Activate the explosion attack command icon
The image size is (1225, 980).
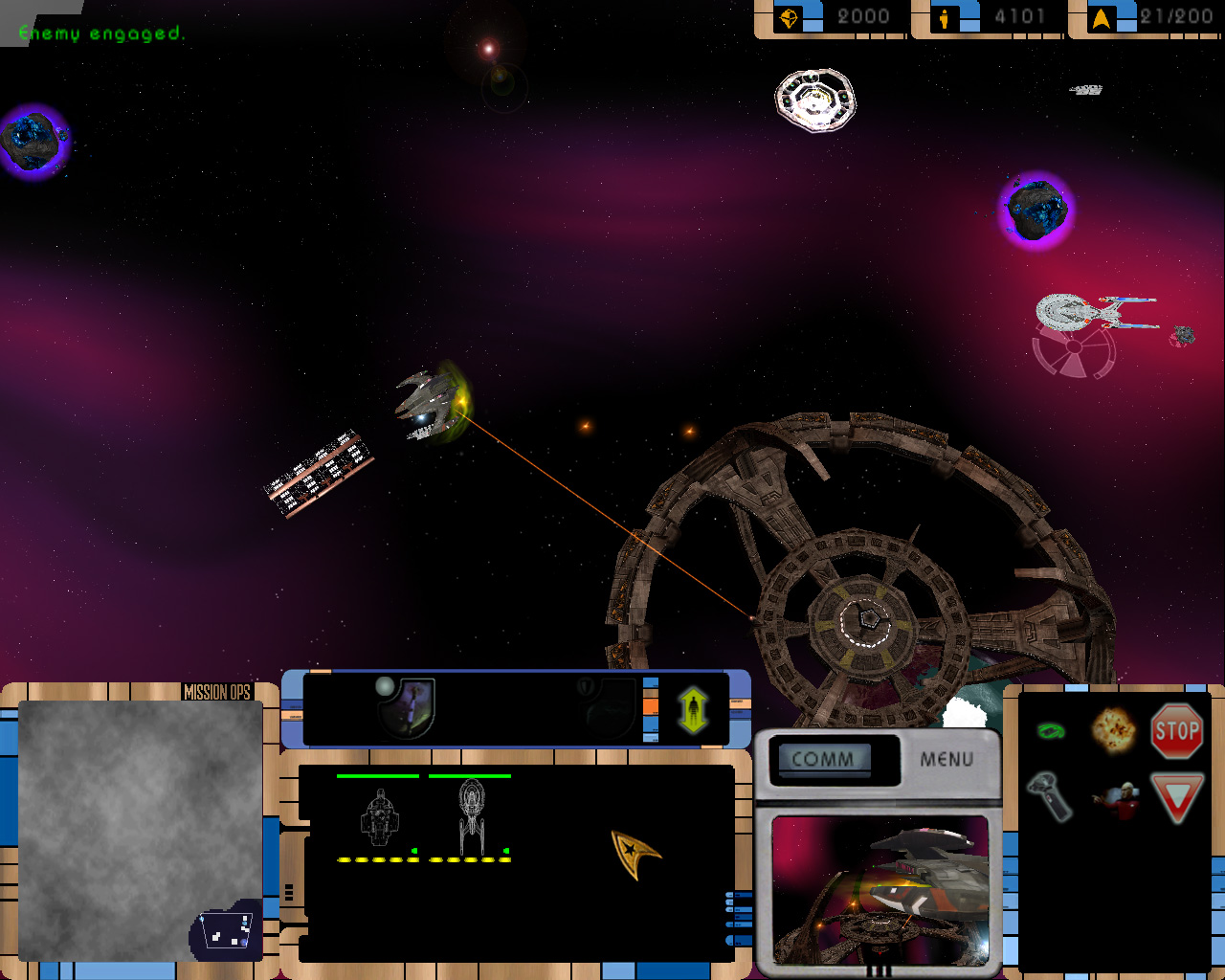click(x=1113, y=730)
